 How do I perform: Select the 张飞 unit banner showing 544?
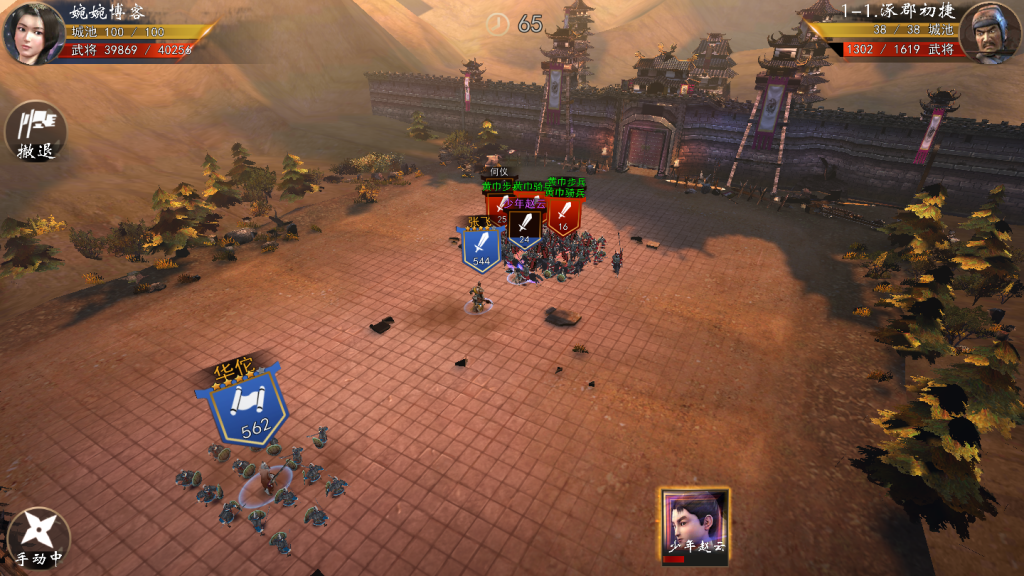coord(481,248)
